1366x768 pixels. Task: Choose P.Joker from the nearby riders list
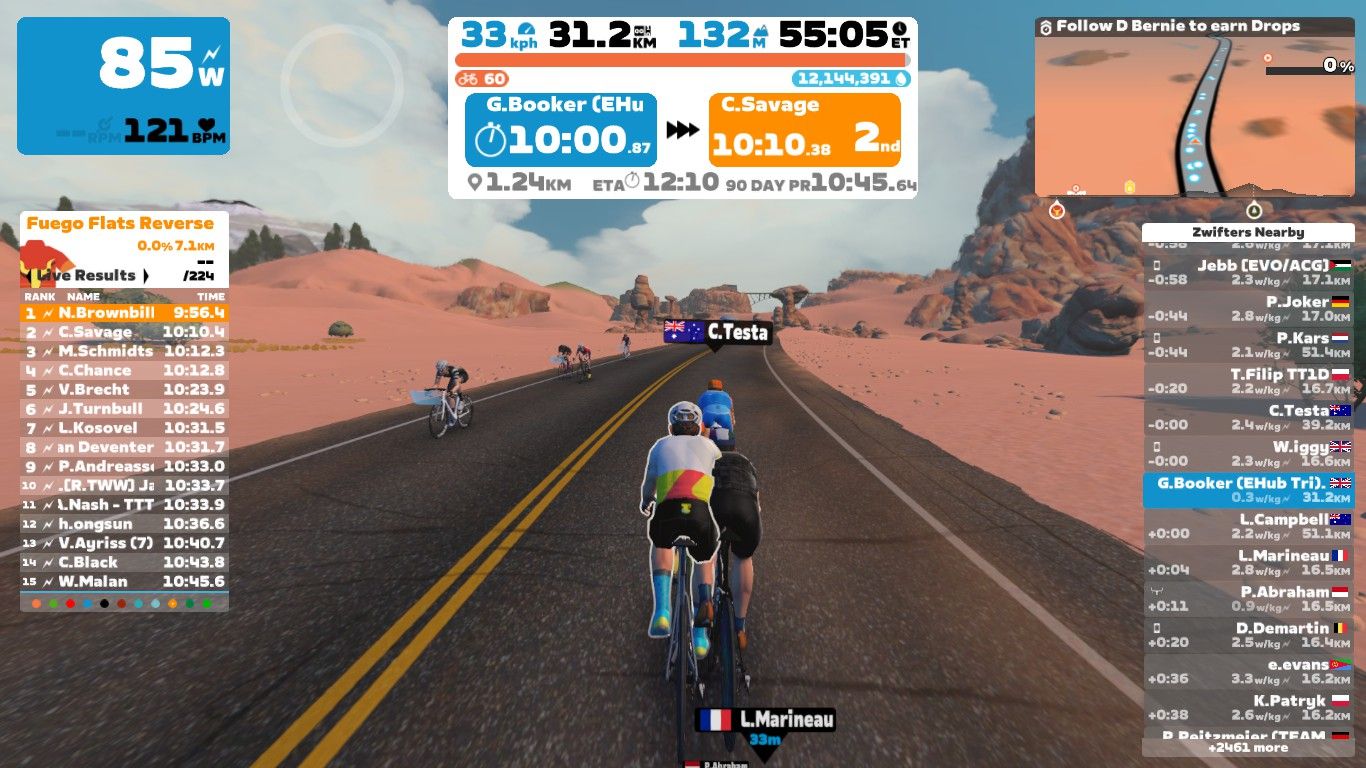[x=1248, y=309]
